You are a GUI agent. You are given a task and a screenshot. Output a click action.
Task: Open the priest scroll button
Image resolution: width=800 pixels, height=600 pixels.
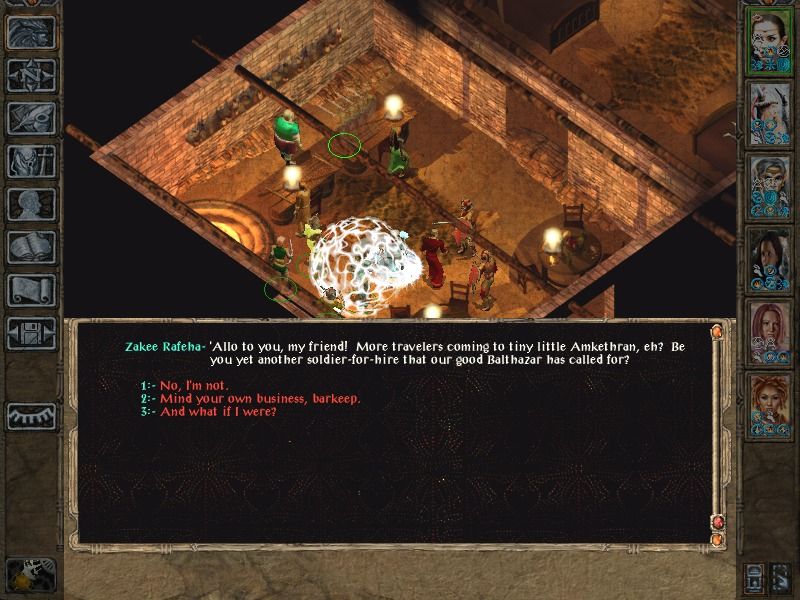tap(31, 290)
